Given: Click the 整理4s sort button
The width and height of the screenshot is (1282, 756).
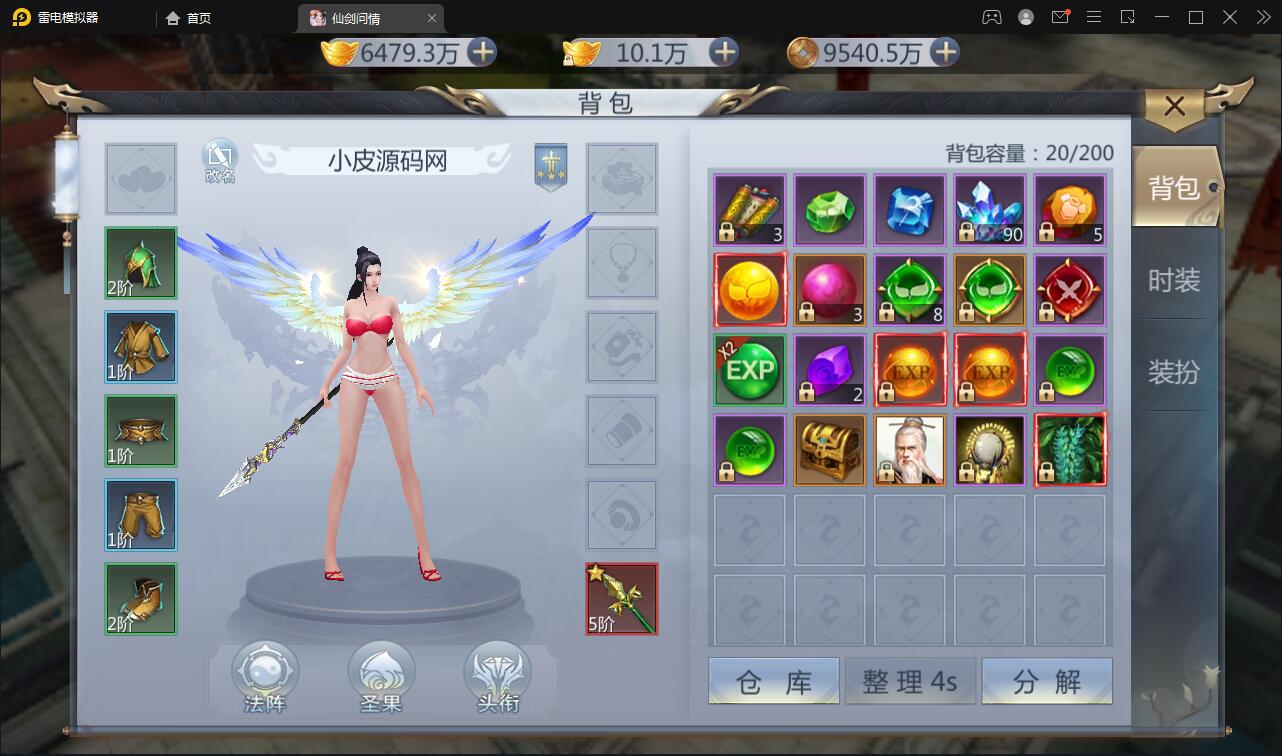Looking at the screenshot, I should 910,680.
